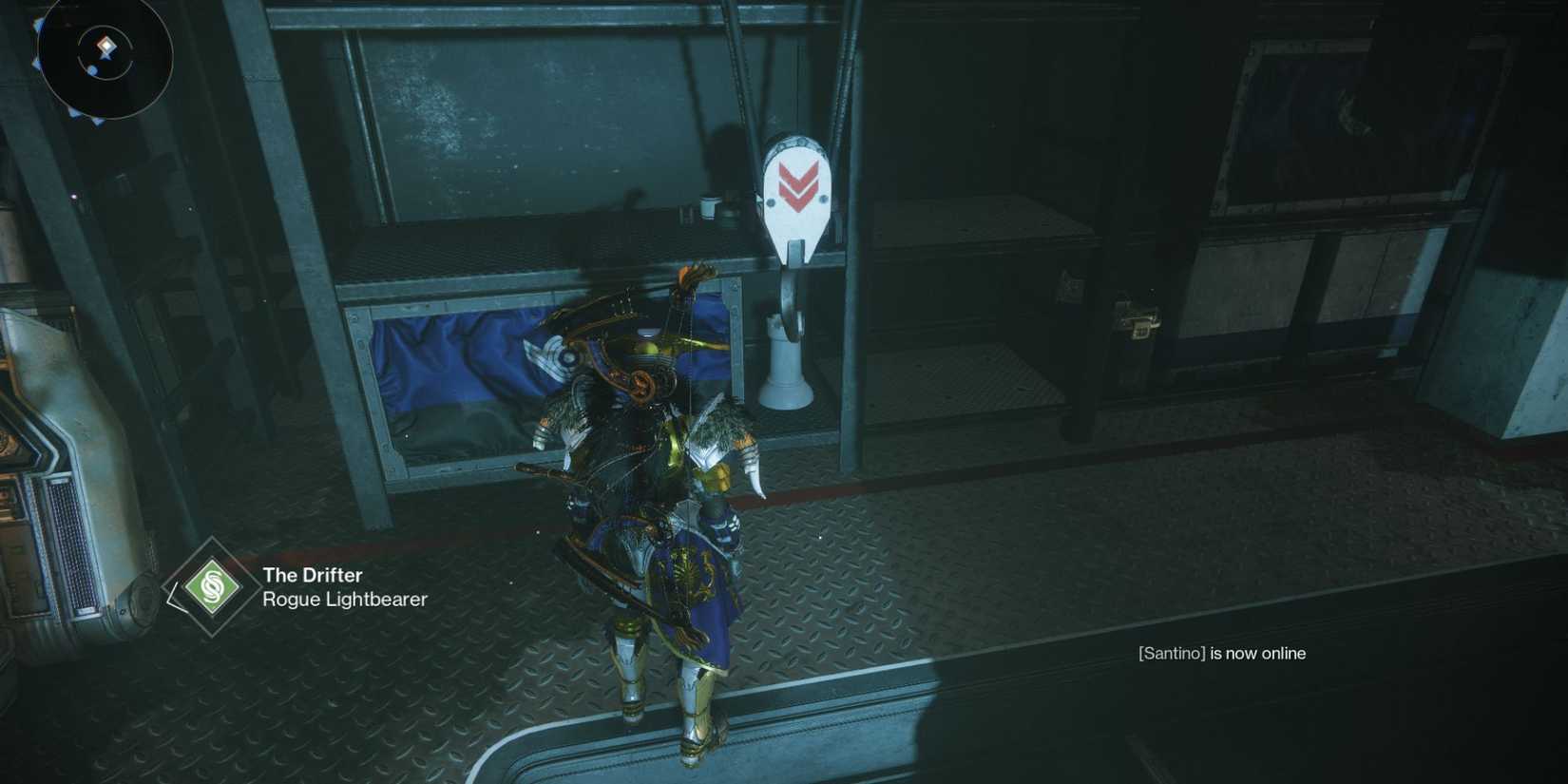Viewport: 1568px width, 784px height.
Task: Select the player diamond marker on the radar
Action: [x=105, y=45]
